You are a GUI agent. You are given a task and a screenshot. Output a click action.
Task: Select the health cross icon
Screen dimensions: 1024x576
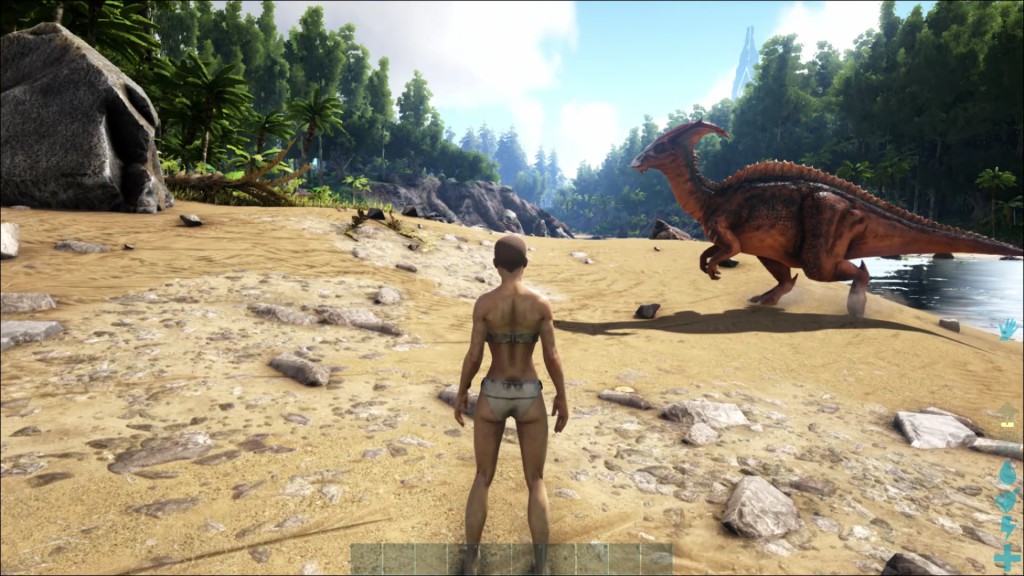[1007, 556]
